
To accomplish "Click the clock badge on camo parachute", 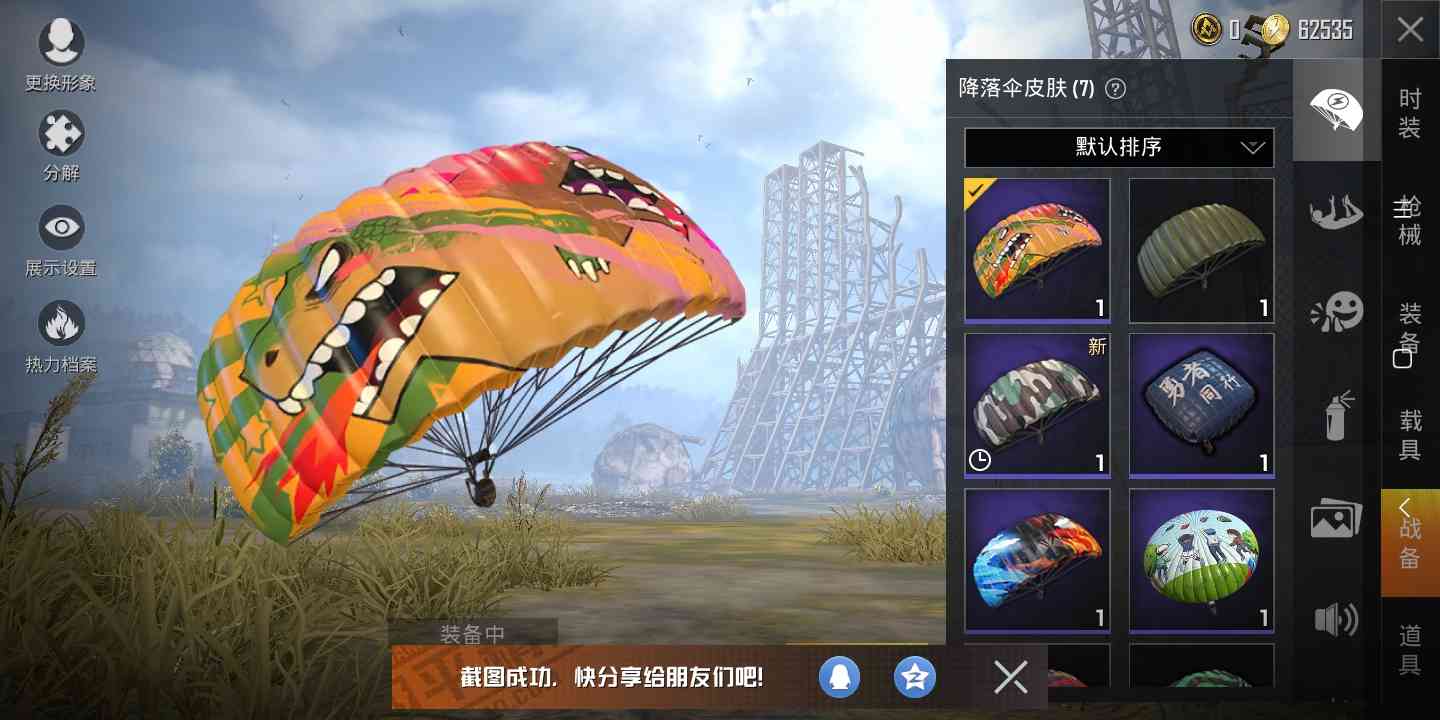I will click(980, 462).
